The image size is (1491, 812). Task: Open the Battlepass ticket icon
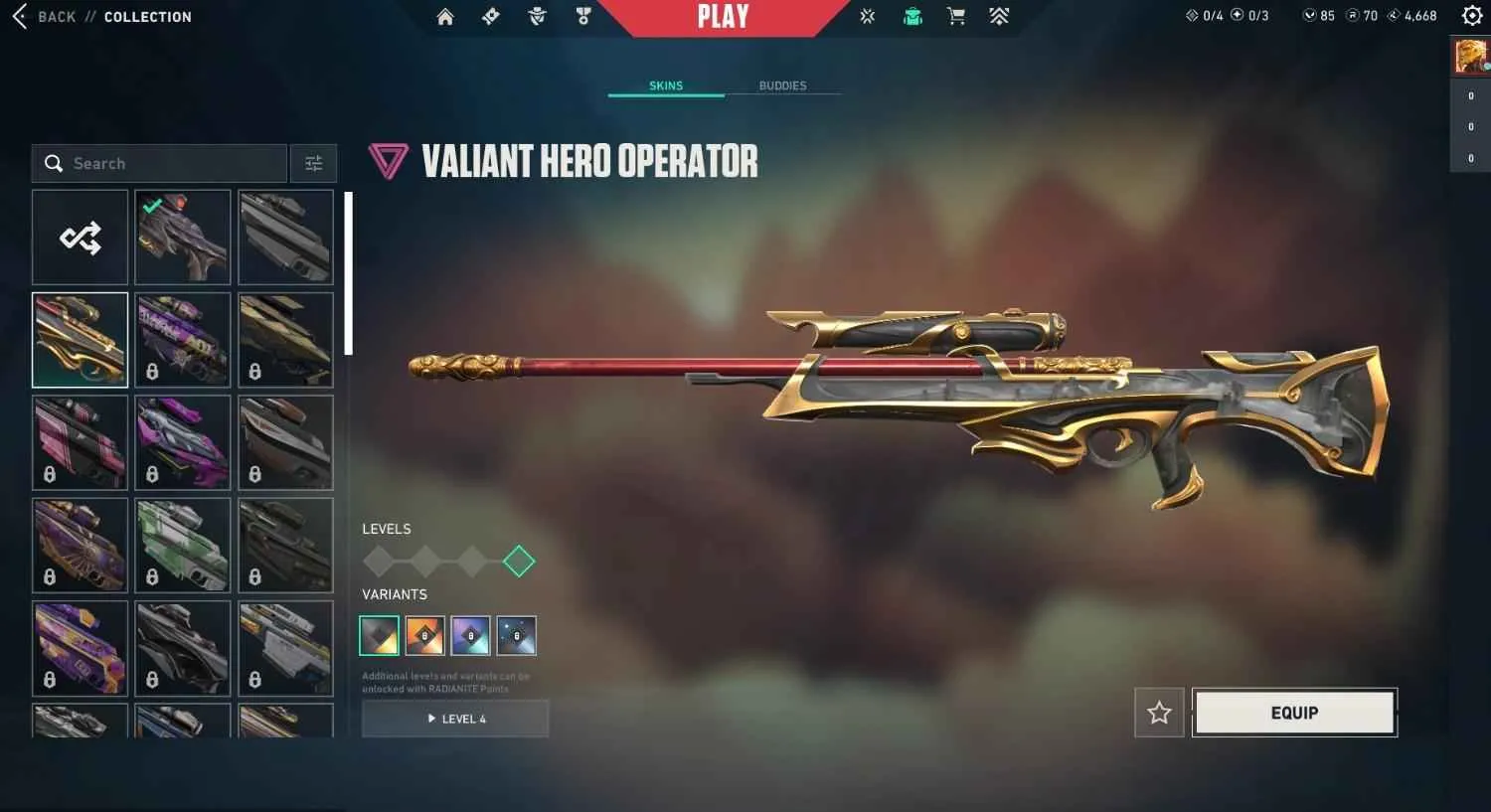490,16
